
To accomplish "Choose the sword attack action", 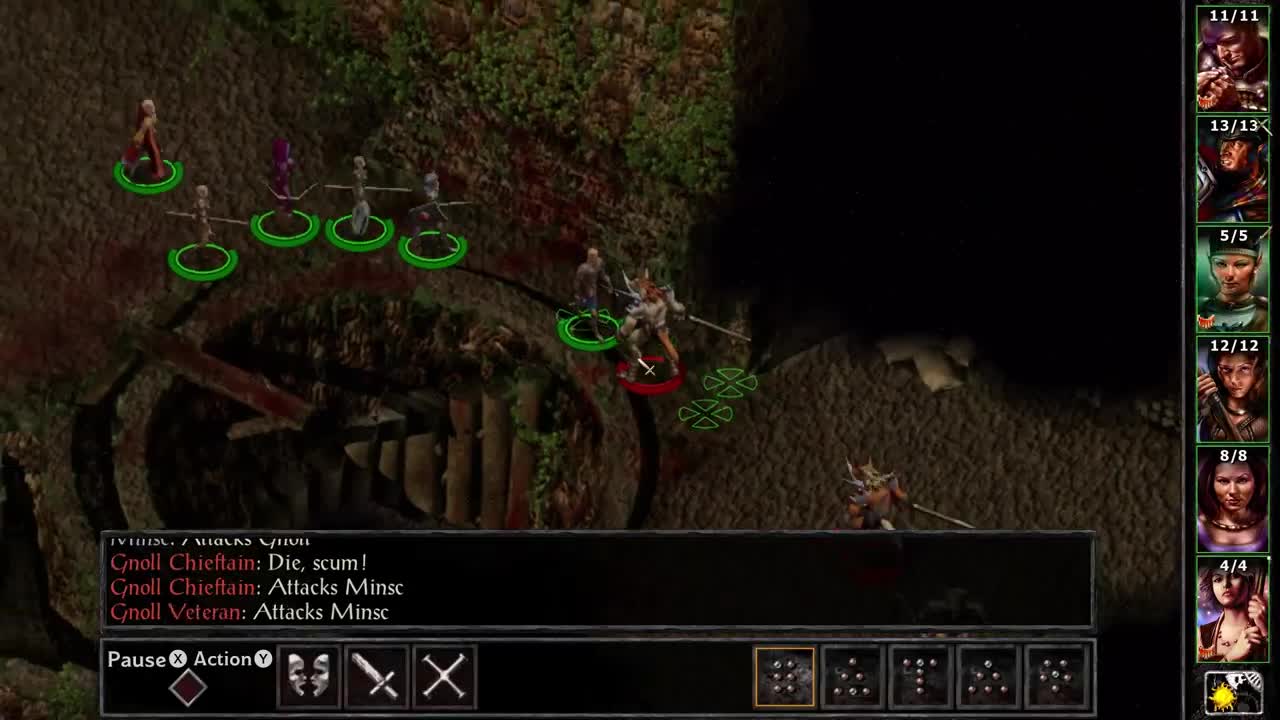I will pyautogui.click(x=377, y=677).
